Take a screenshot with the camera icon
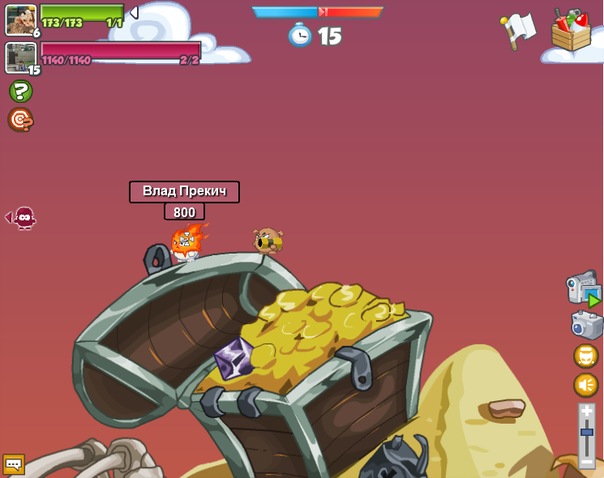Viewport: 604px width, 478px height. [x=586, y=324]
